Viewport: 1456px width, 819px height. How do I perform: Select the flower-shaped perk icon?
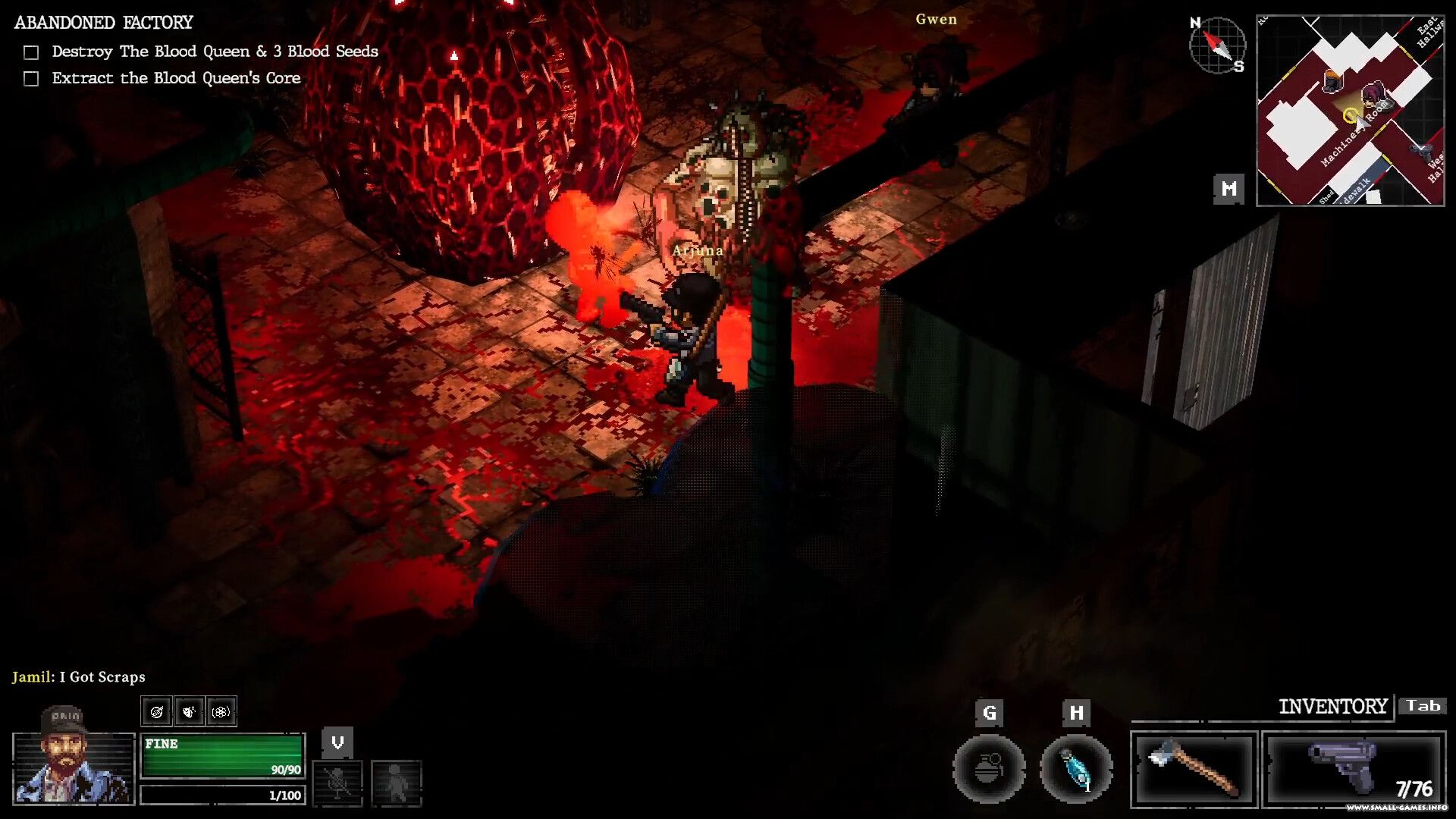click(x=221, y=711)
